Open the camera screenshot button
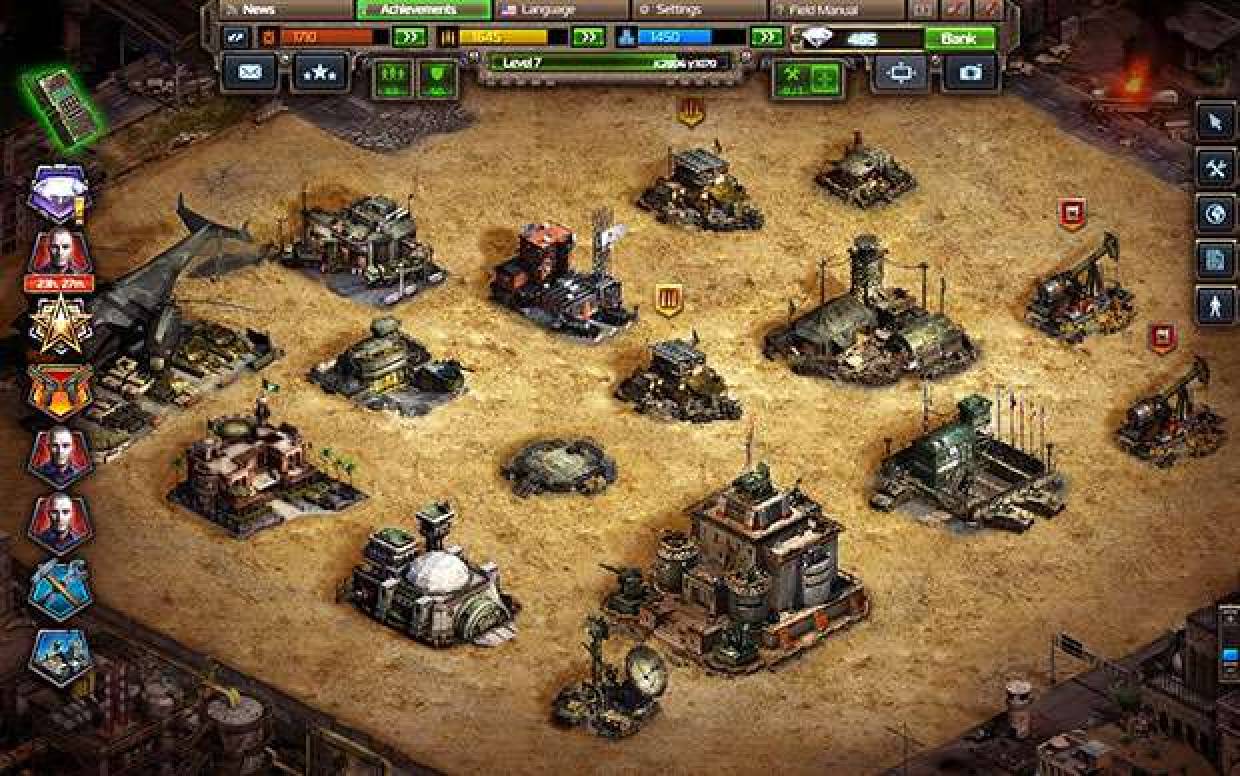 point(970,73)
